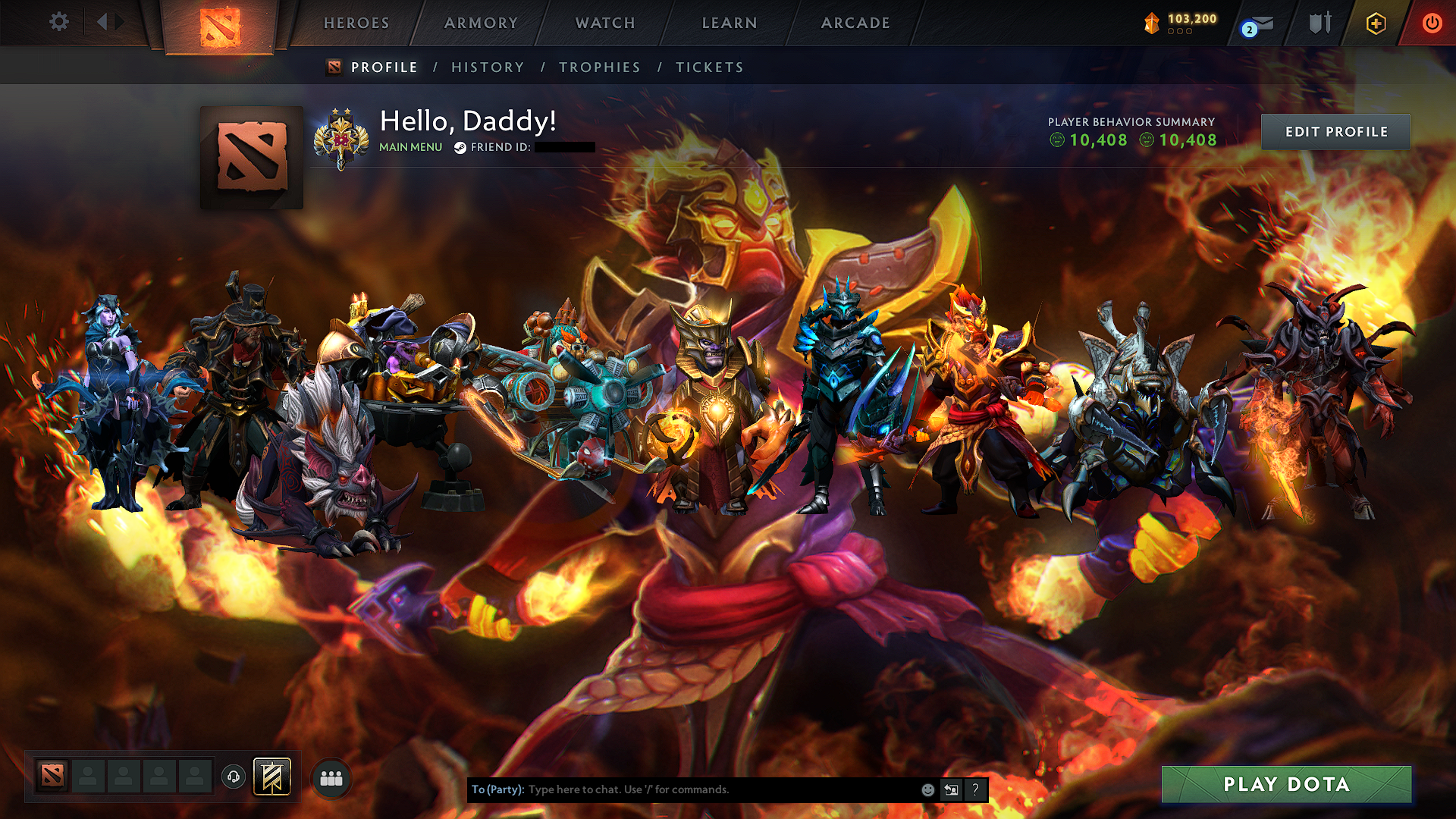Switch to the HISTORY tab
Image resolution: width=1456 pixels, height=819 pixels.
(487, 67)
